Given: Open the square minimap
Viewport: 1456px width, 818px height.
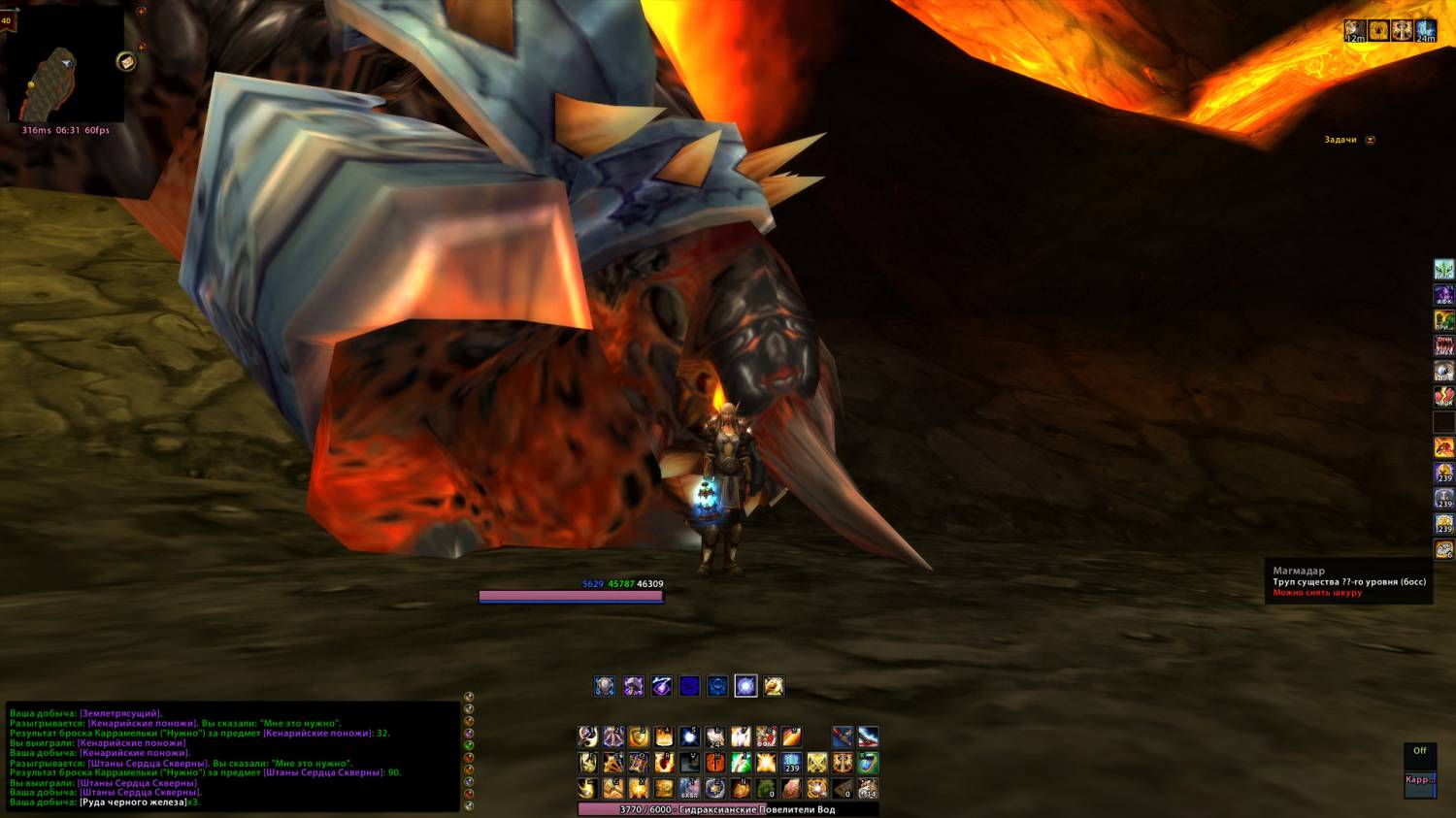Looking at the screenshot, I should pos(65,64).
